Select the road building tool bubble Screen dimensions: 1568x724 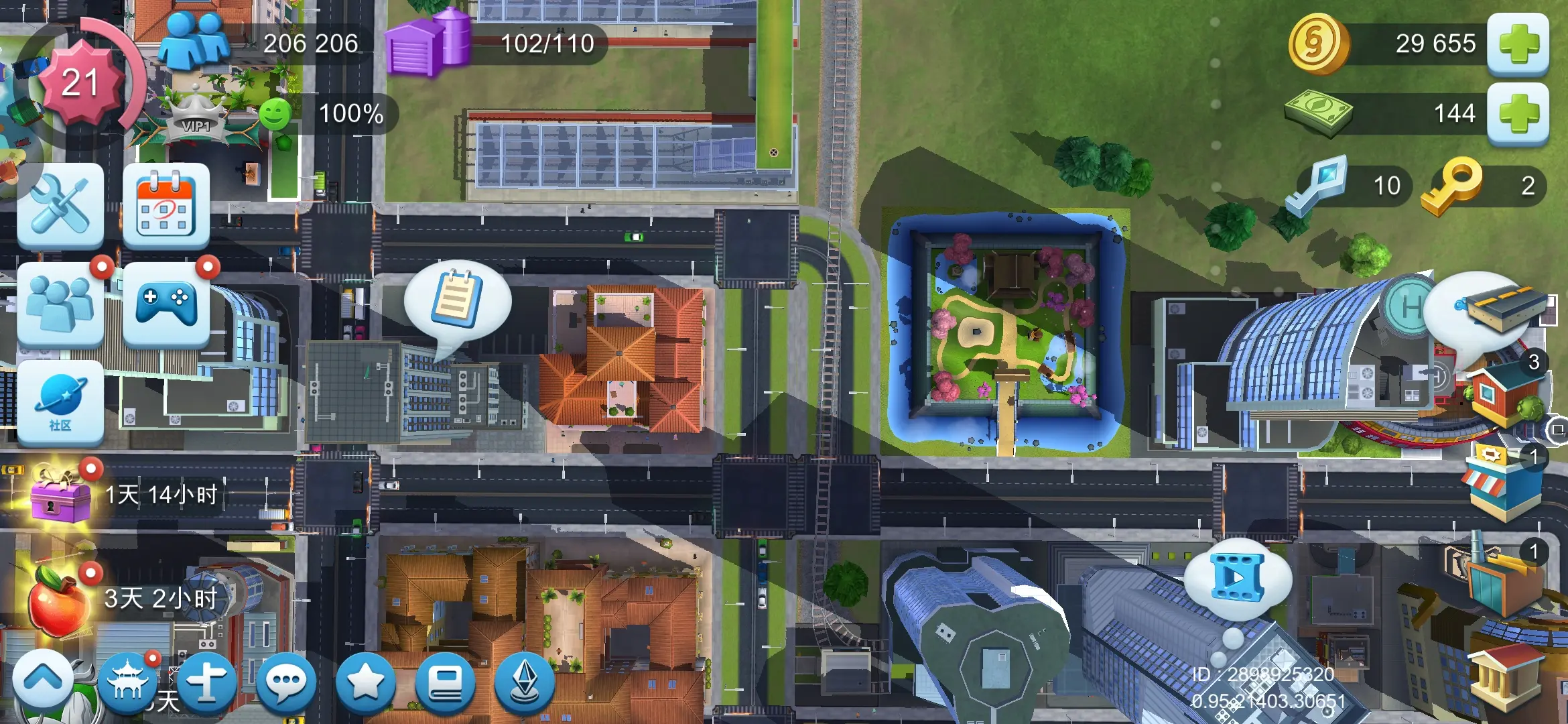(1489, 310)
